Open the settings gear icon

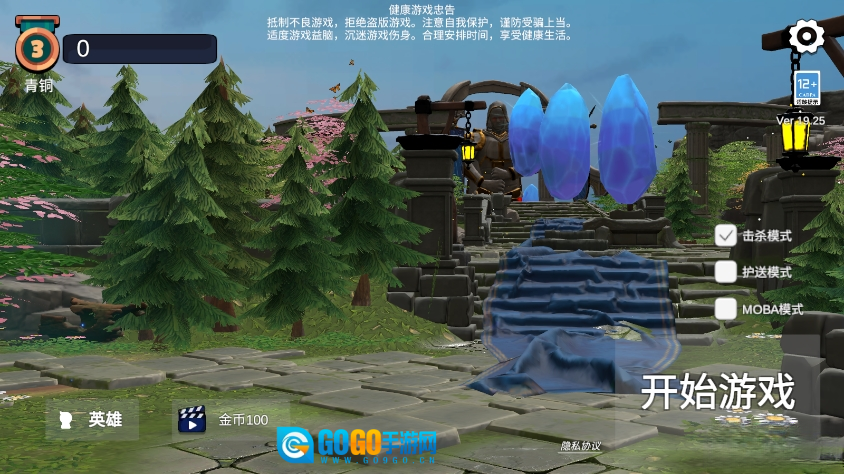(x=806, y=37)
